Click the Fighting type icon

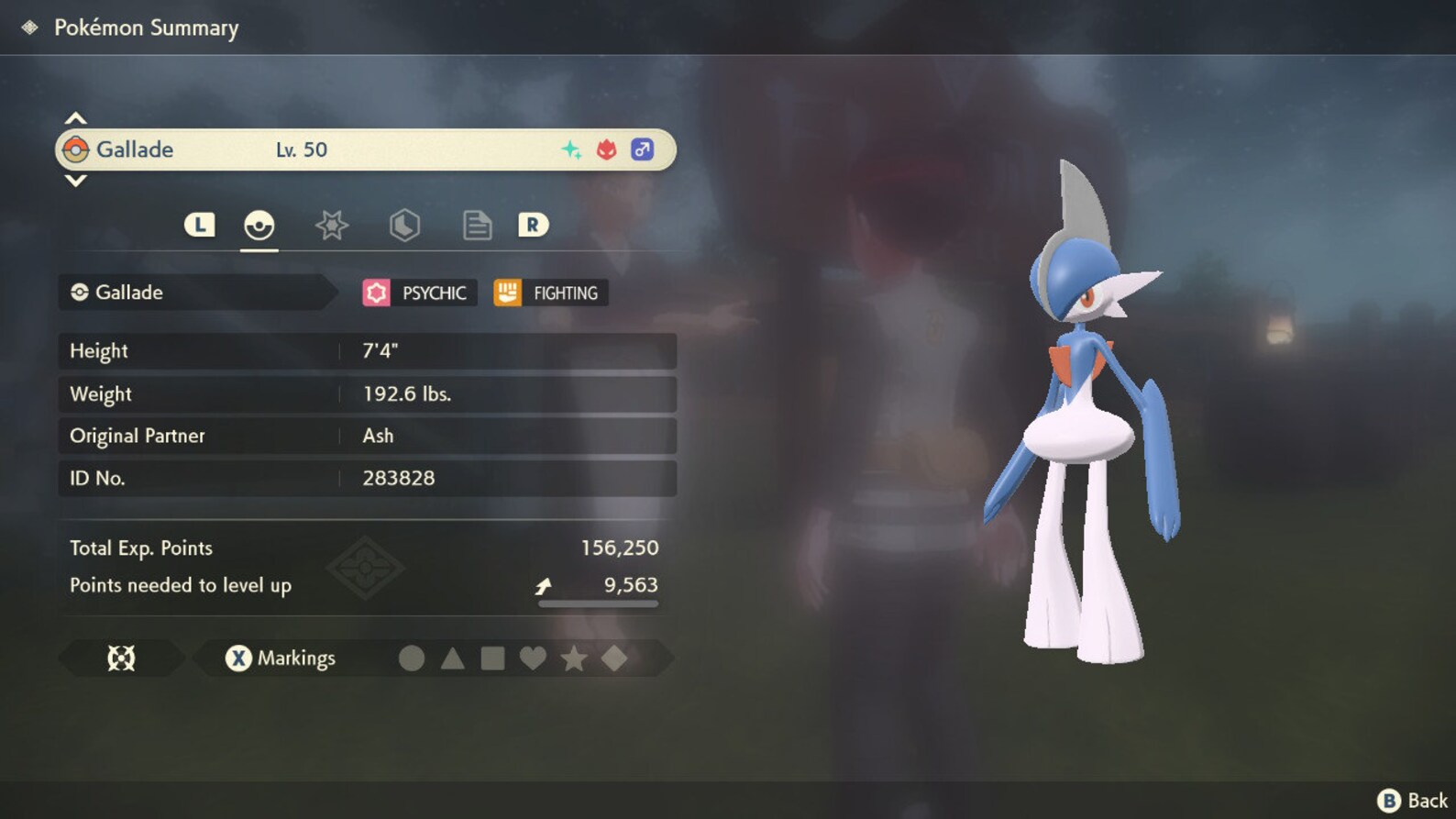click(x=507, y=292)
